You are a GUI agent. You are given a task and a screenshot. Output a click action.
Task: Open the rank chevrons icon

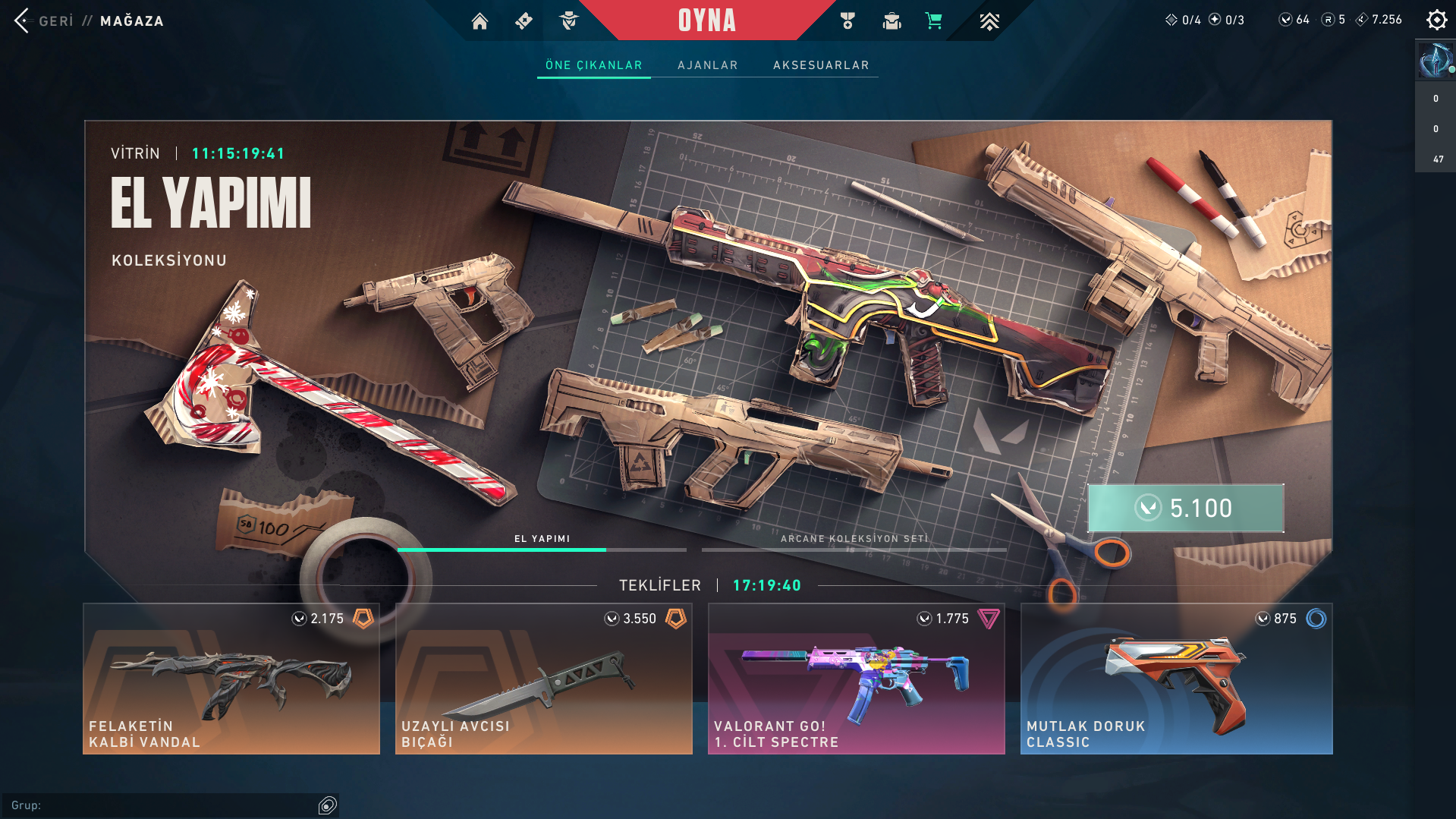pos(989,21)
